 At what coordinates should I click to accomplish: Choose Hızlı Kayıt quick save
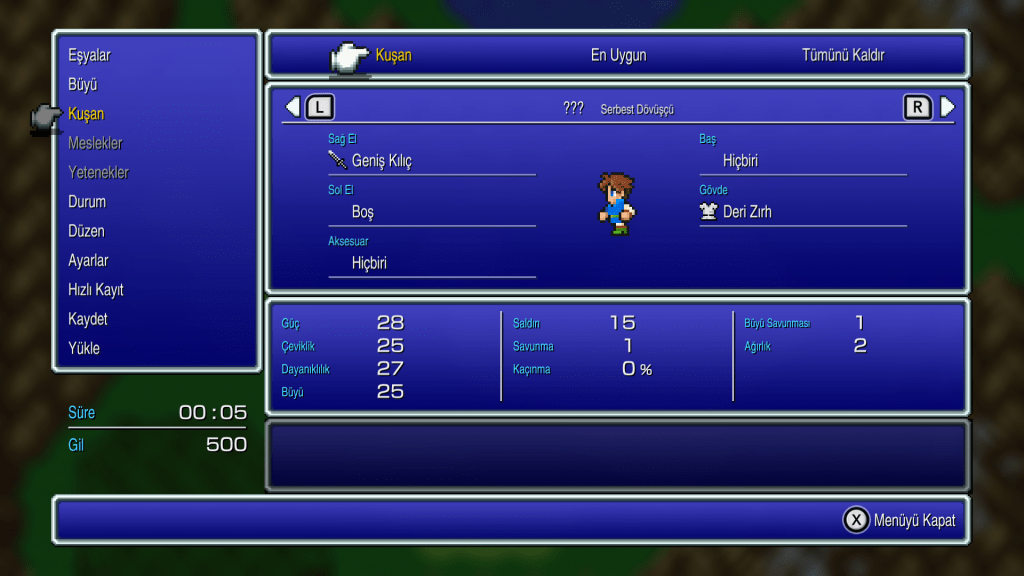(x=96, y=290)
